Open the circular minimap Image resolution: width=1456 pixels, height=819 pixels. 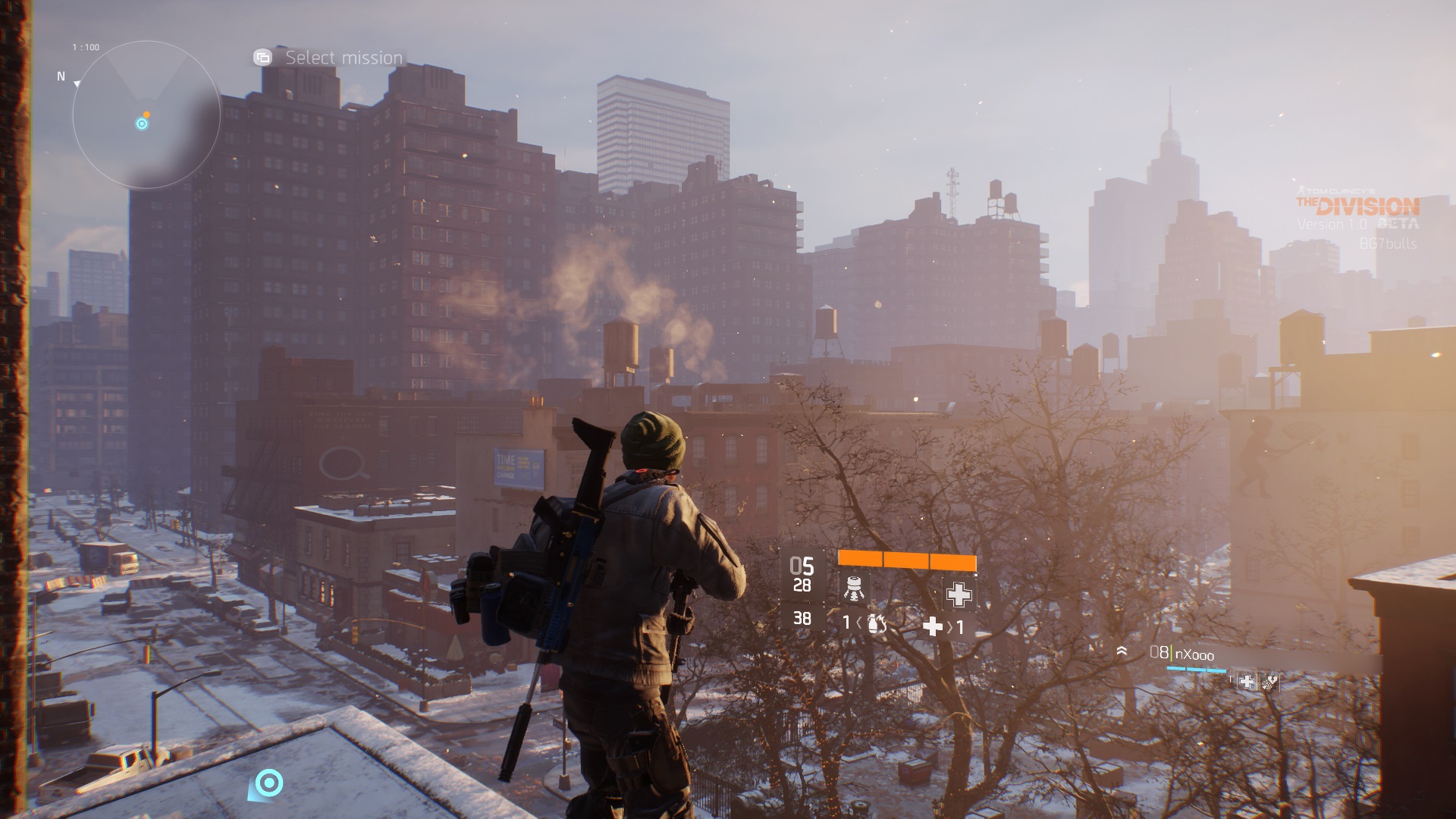click(x=146, y=115)
